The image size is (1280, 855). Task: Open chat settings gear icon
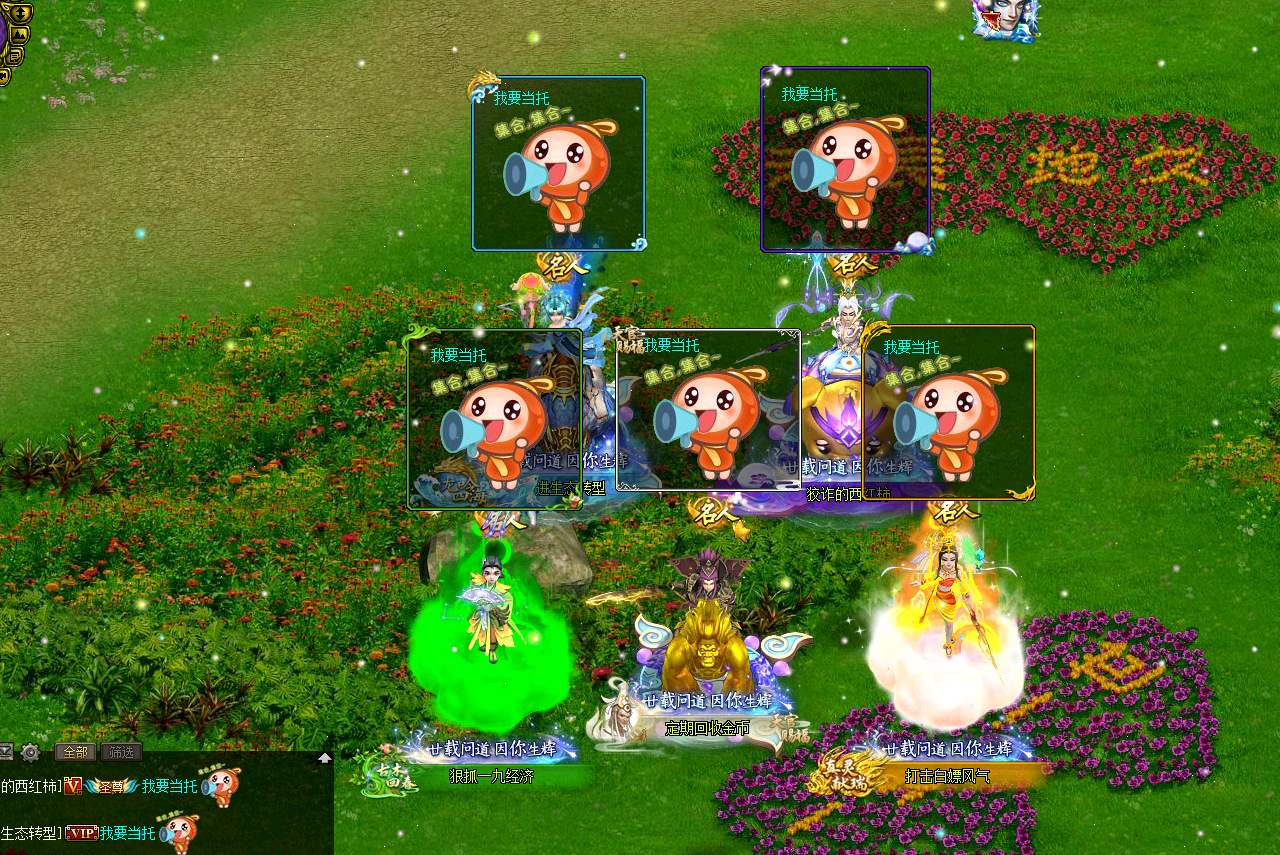click(x=30, y=752)
